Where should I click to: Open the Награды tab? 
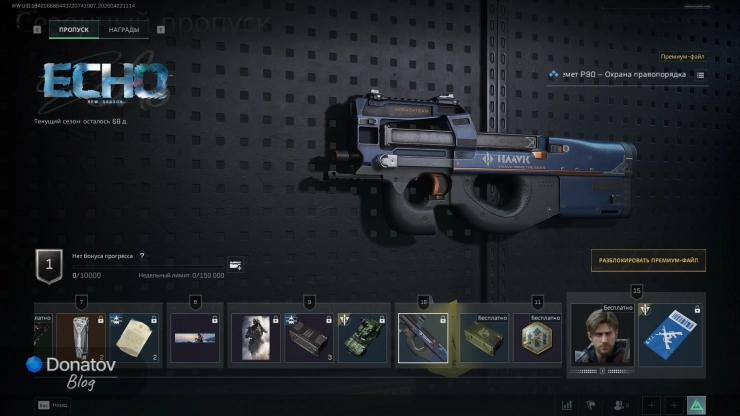click(x=125, y=30)
